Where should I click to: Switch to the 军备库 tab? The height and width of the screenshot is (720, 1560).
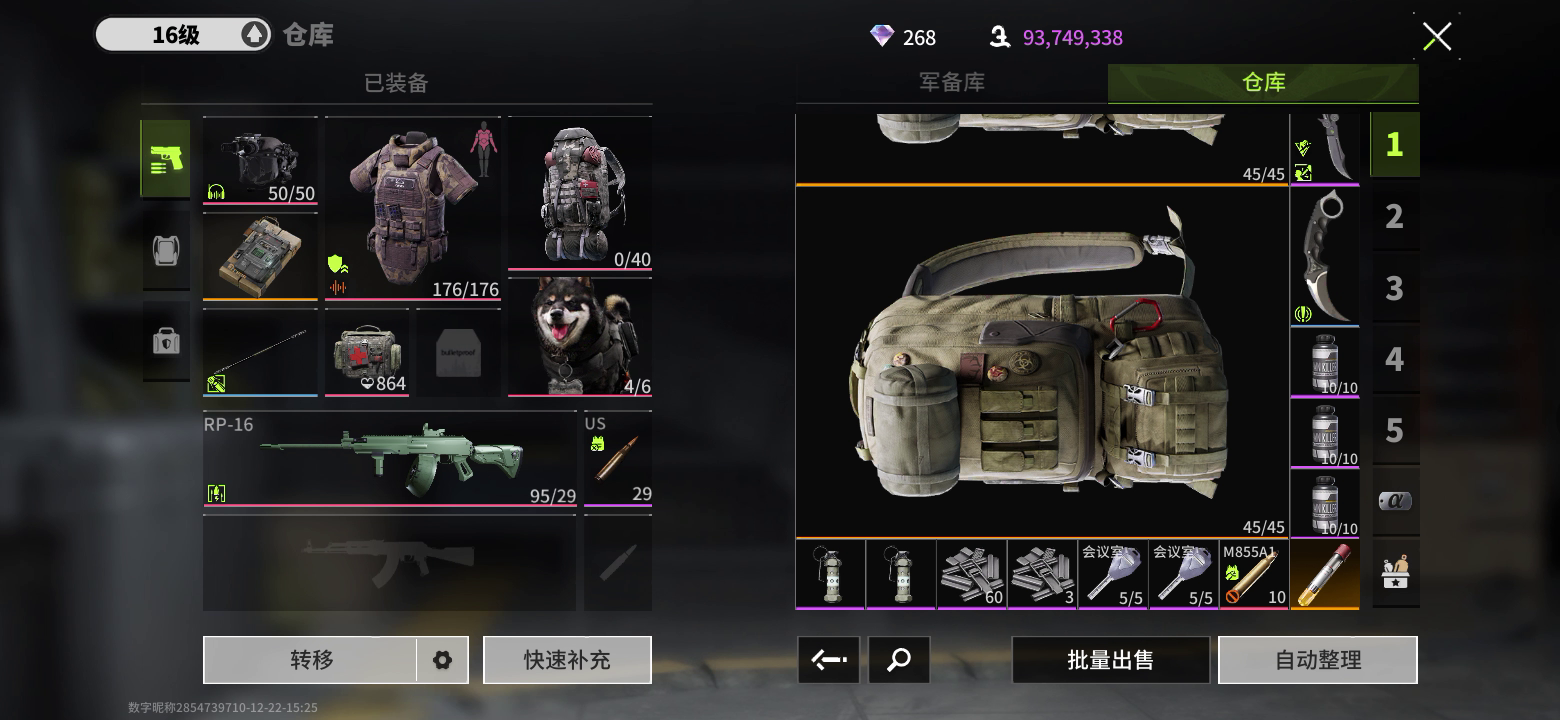pyautogui.click(x=951, y=83)
